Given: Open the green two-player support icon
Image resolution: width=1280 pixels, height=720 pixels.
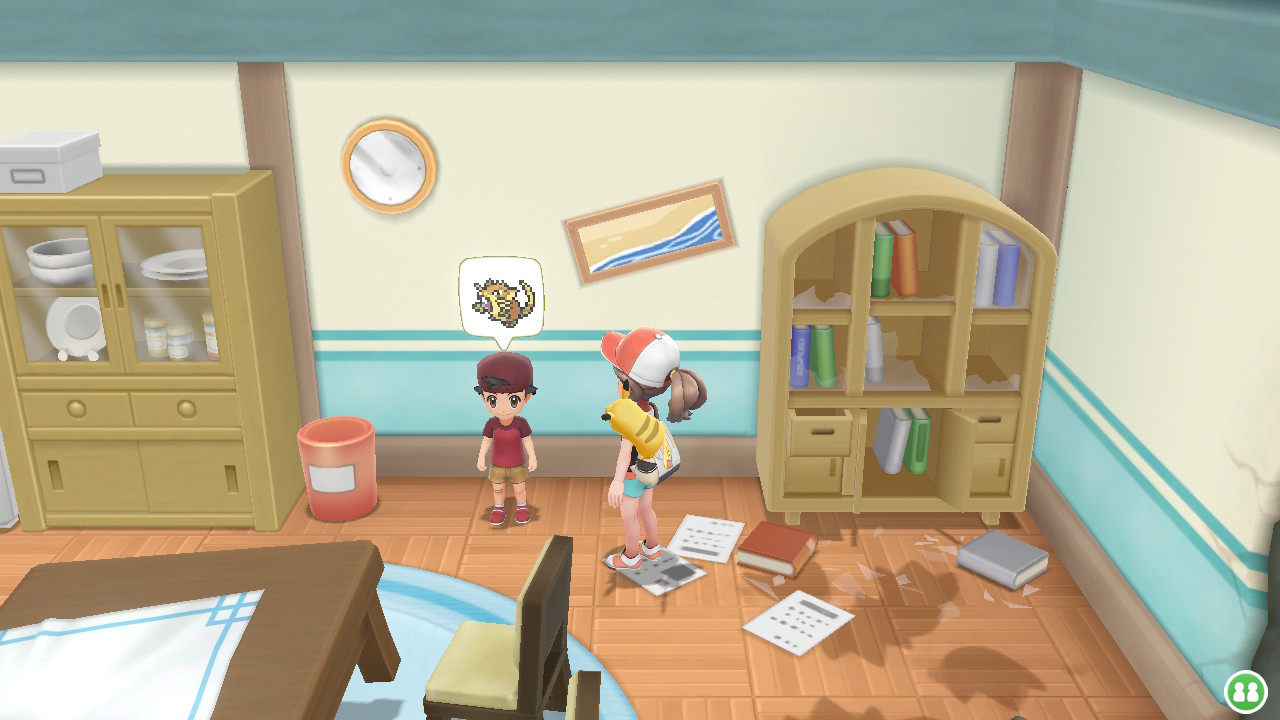Looking at the screenshot, I should pyautogui.click(x=1245, y=690).
